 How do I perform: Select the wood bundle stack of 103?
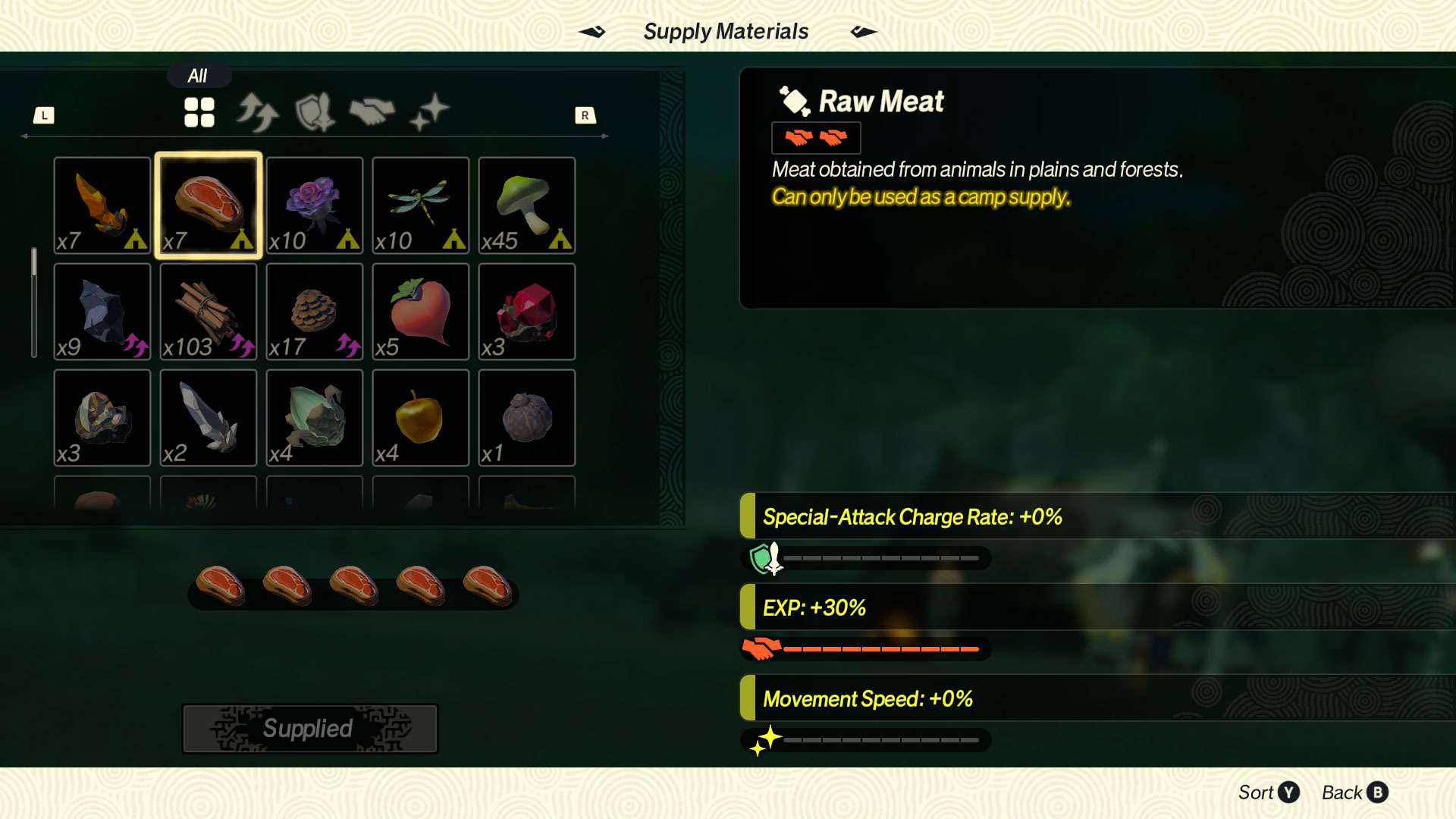point(209,312)
